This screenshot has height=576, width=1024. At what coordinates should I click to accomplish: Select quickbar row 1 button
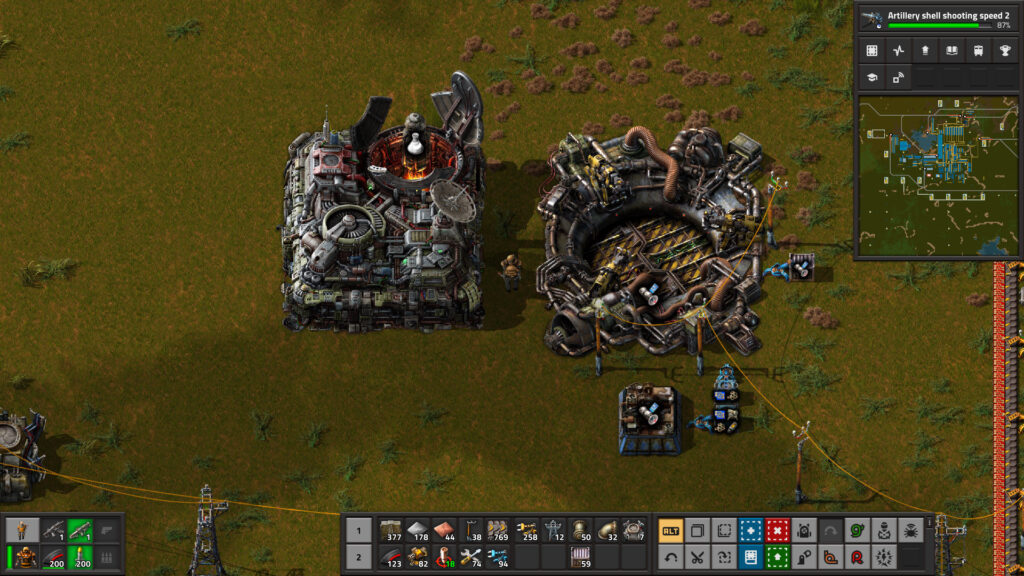click(x=358, y=530)
